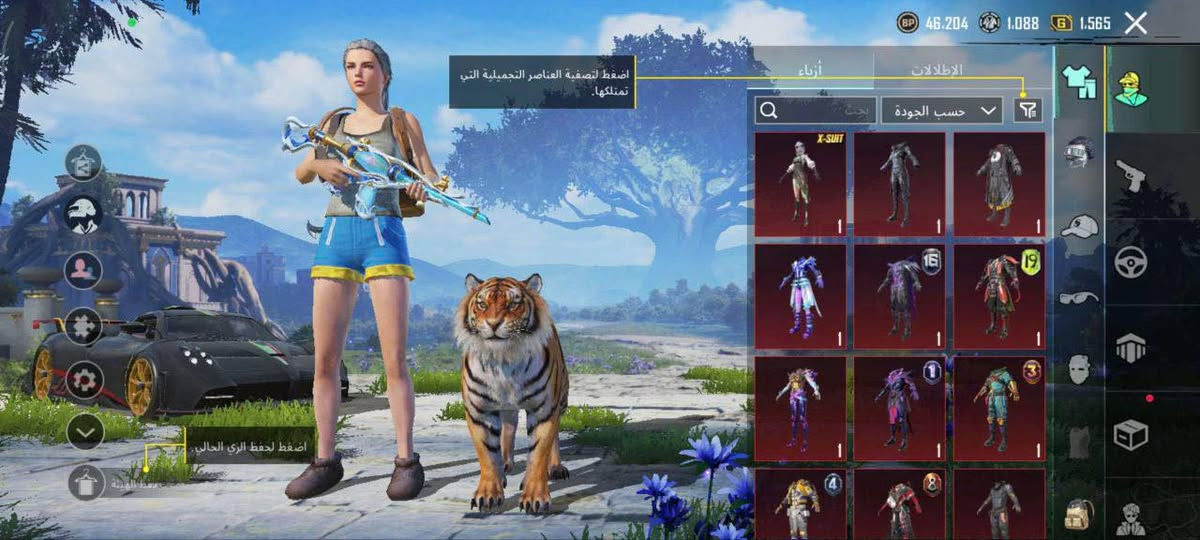The width and height of the screenshot is (1200, 540).
Task: Switch to the الإطلالات looks tab
Action: coord(937,70)
